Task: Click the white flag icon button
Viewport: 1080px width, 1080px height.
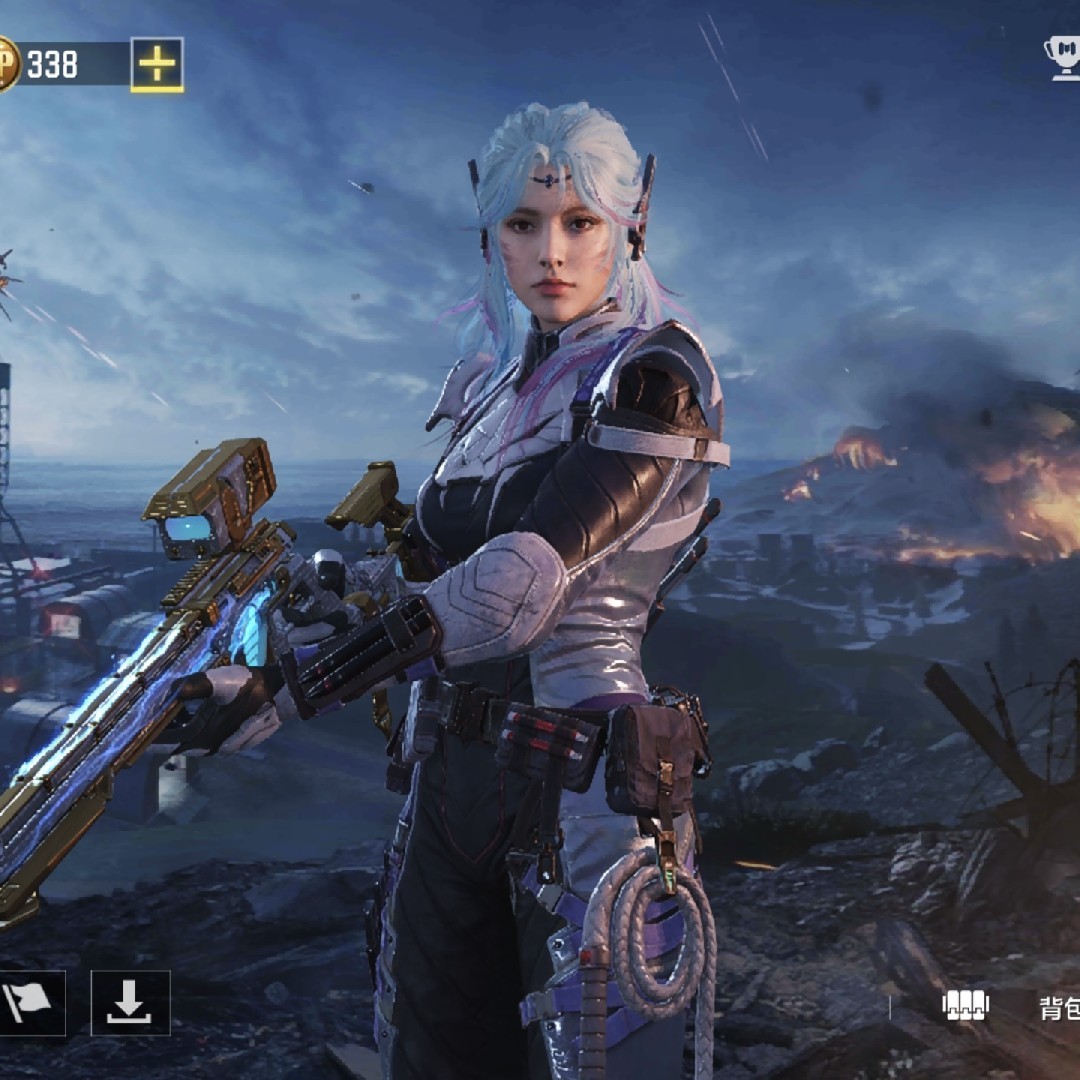Action: coord(29,1003)
